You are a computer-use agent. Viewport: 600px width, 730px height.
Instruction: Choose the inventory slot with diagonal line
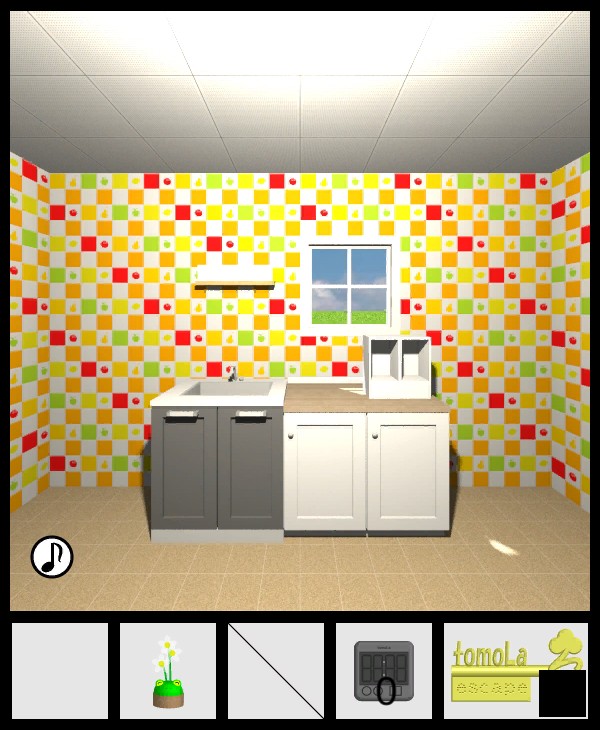click(276, 671)
